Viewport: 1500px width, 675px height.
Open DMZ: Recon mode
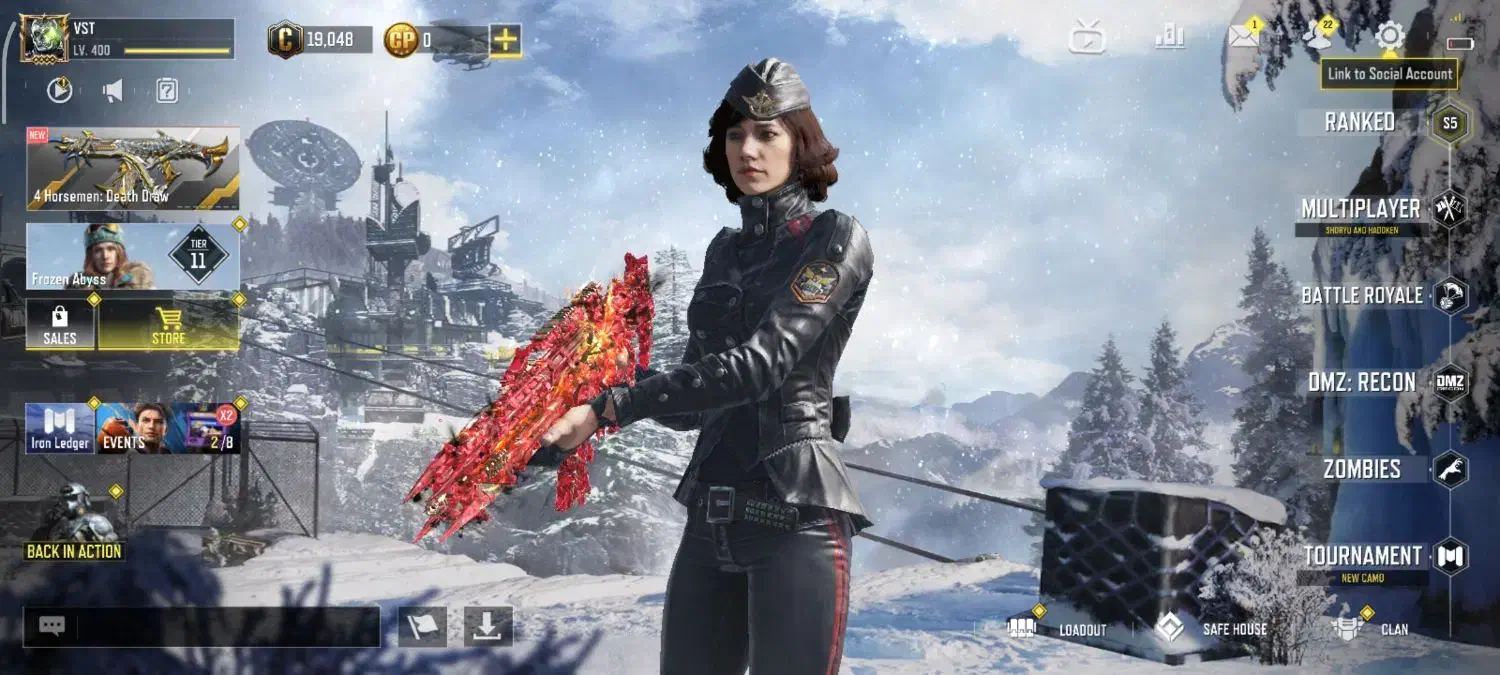click(1361, 382)
